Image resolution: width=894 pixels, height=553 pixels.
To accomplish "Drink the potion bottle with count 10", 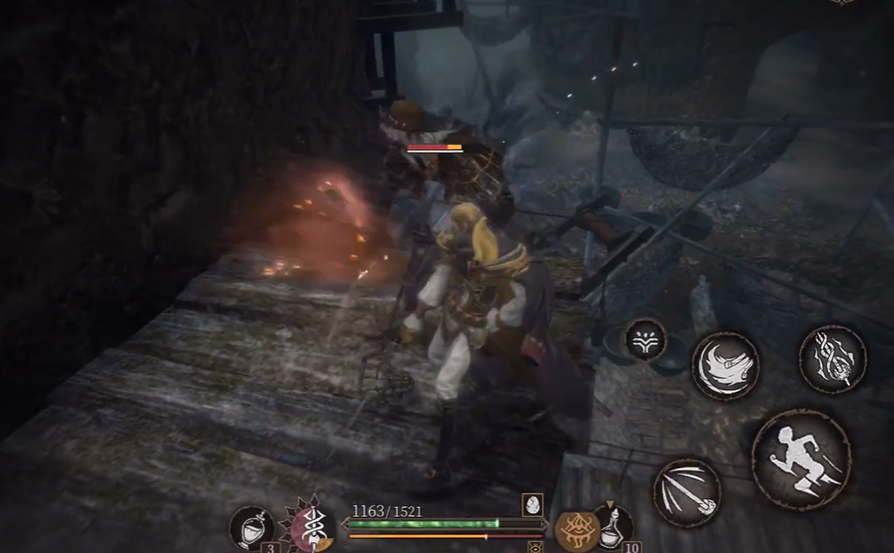I will 615,526.
